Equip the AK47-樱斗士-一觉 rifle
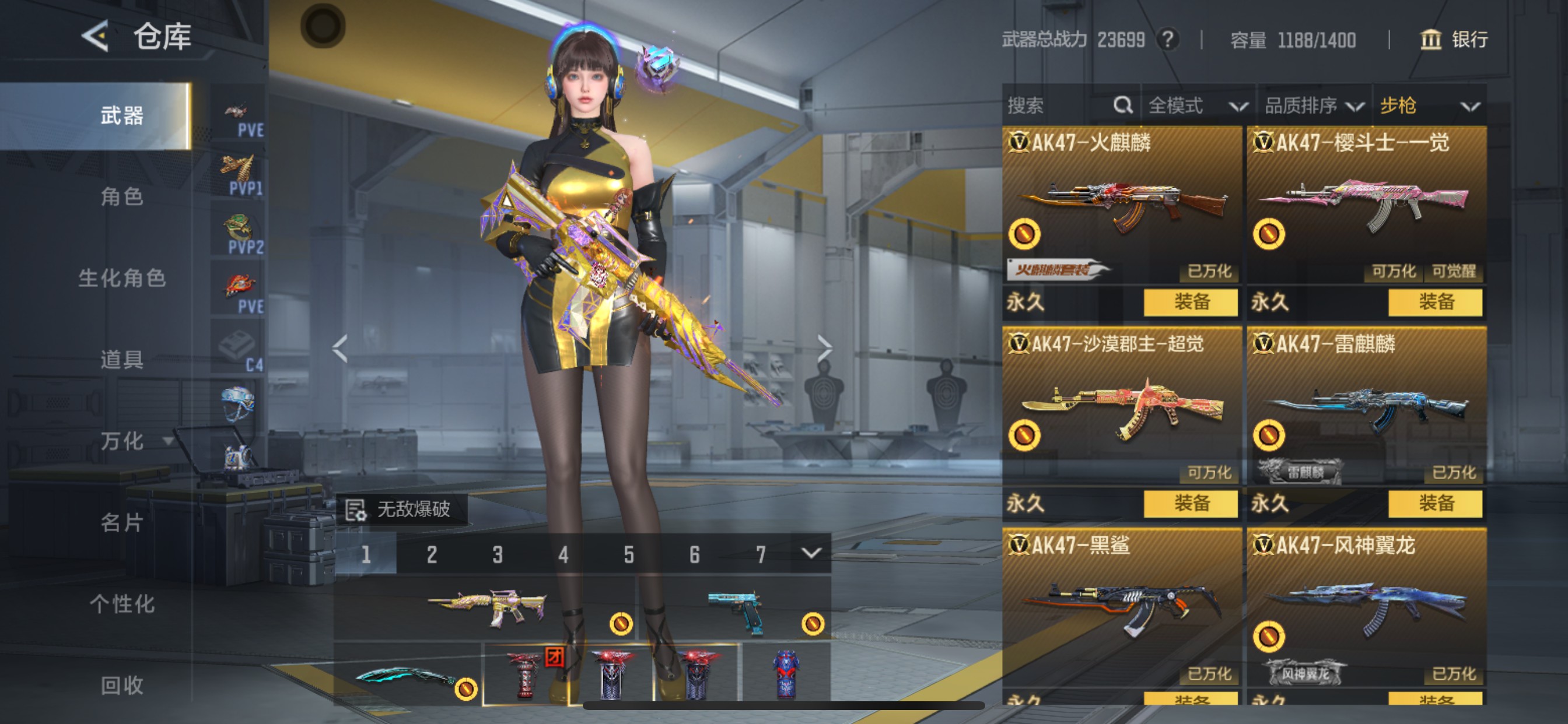Image resolution: width=1568 pixels, height=724 pixels. pyautogui.click(x=1436, y=302)
